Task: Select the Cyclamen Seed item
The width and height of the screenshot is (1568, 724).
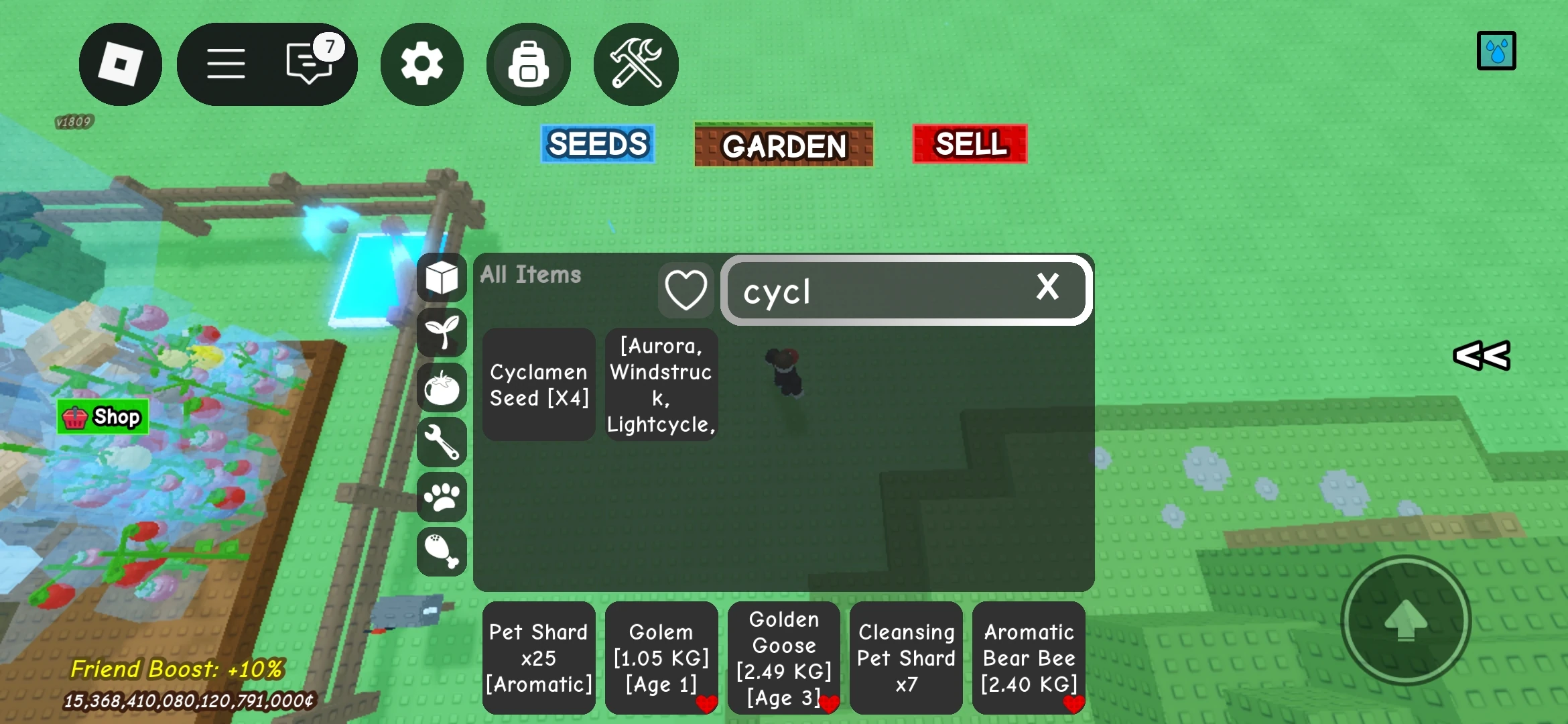Action: click(x=538, y=384)
